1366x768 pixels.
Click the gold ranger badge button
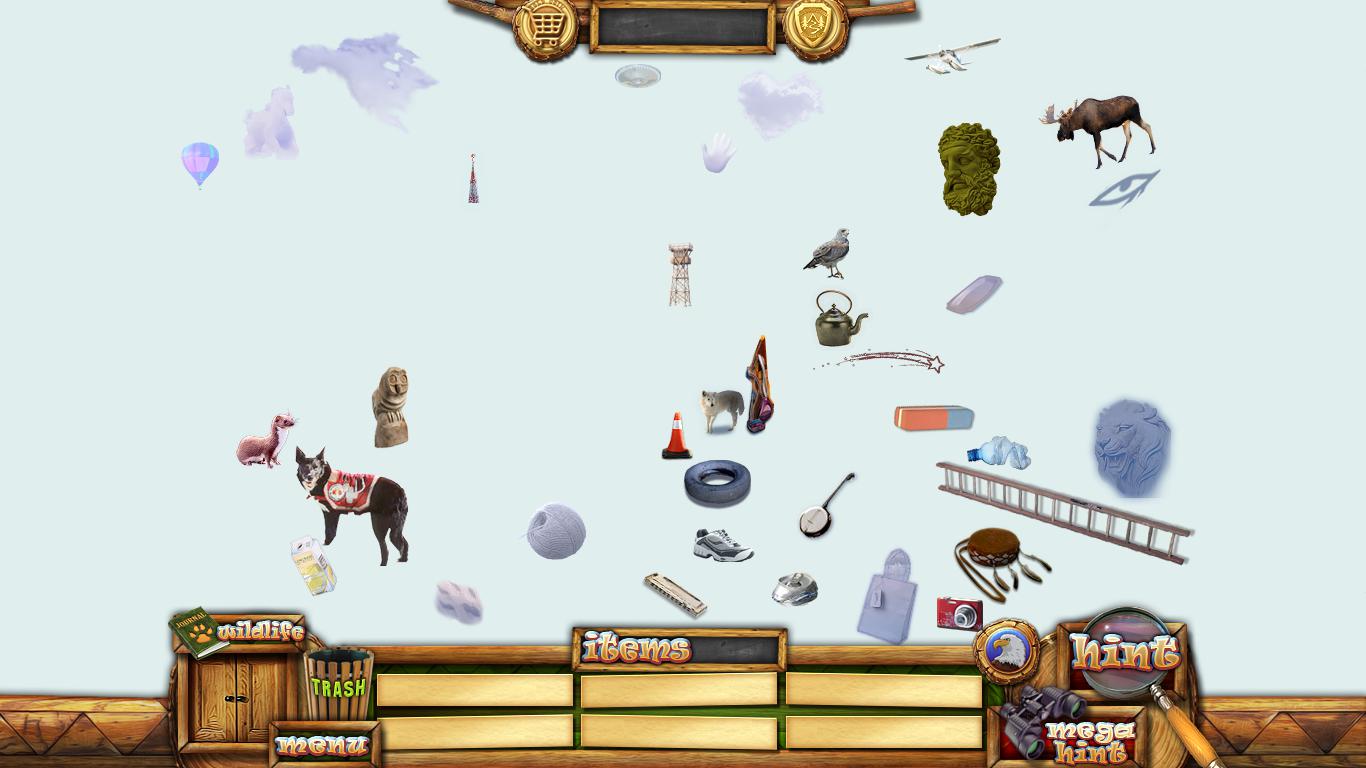click(x=815, y=26)
